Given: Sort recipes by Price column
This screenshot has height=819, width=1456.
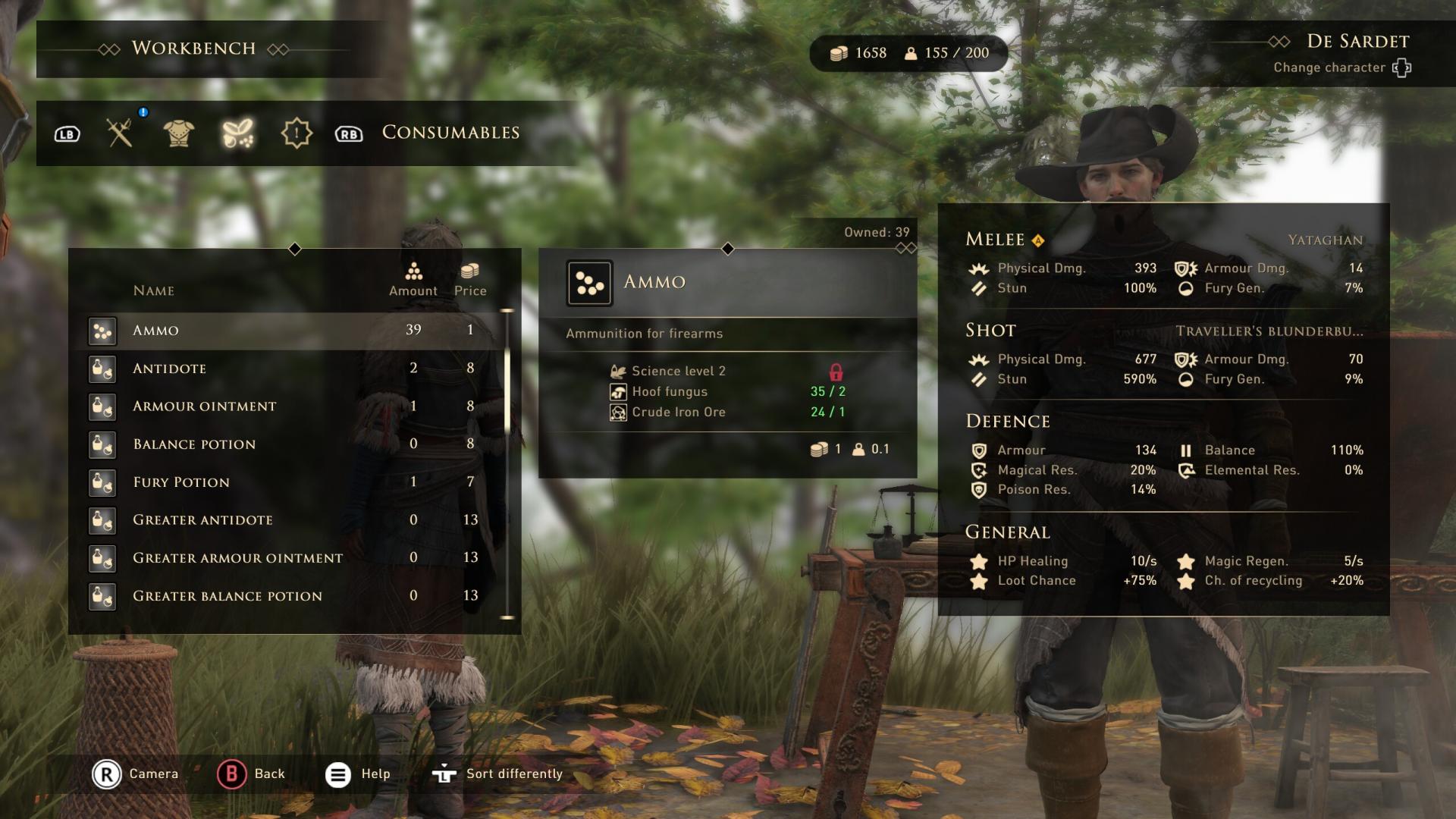Looking at the screenshot, I should (470, 280).
